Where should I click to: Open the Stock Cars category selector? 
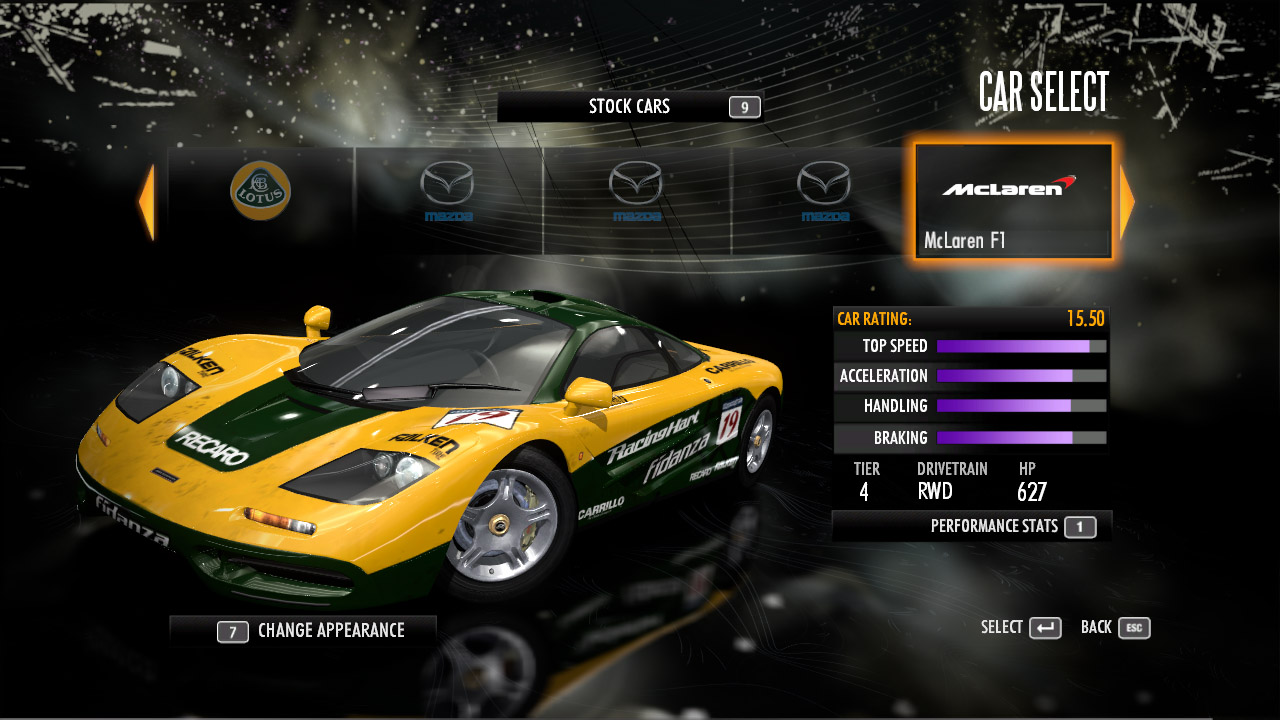pyautogui.click(x=630, y=107)
